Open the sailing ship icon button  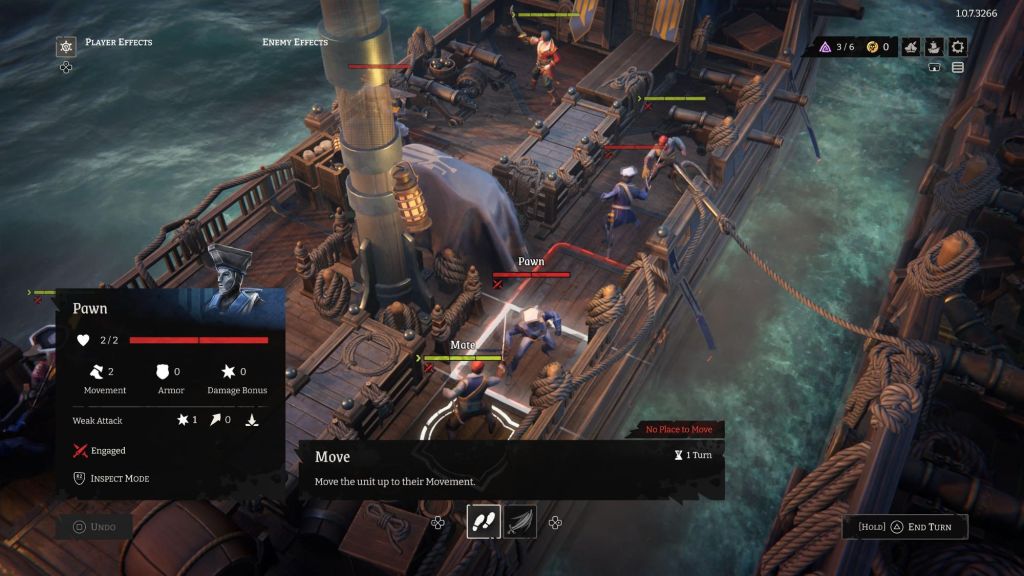click(x=934, y=46)
